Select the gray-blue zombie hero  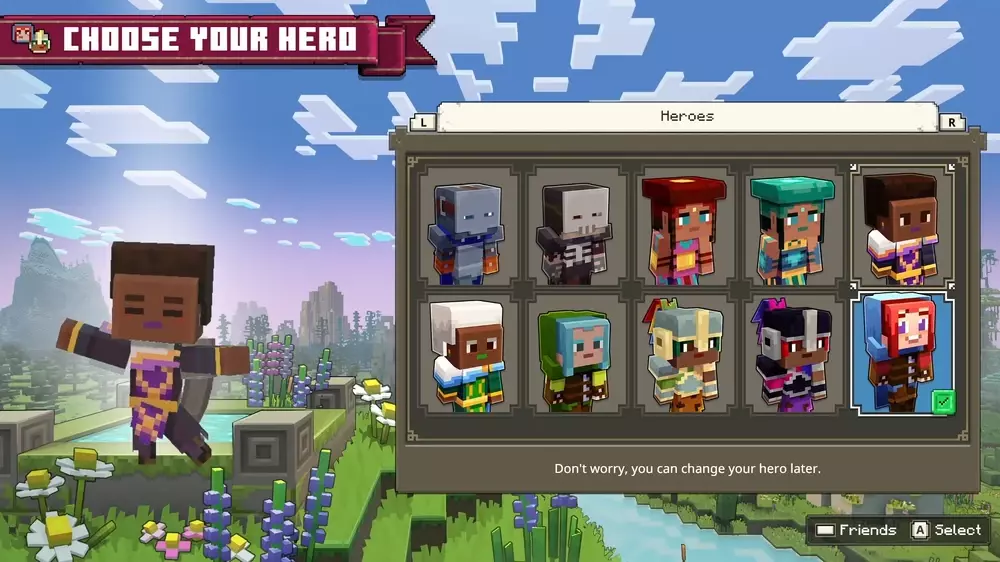(x=469, y=226)
